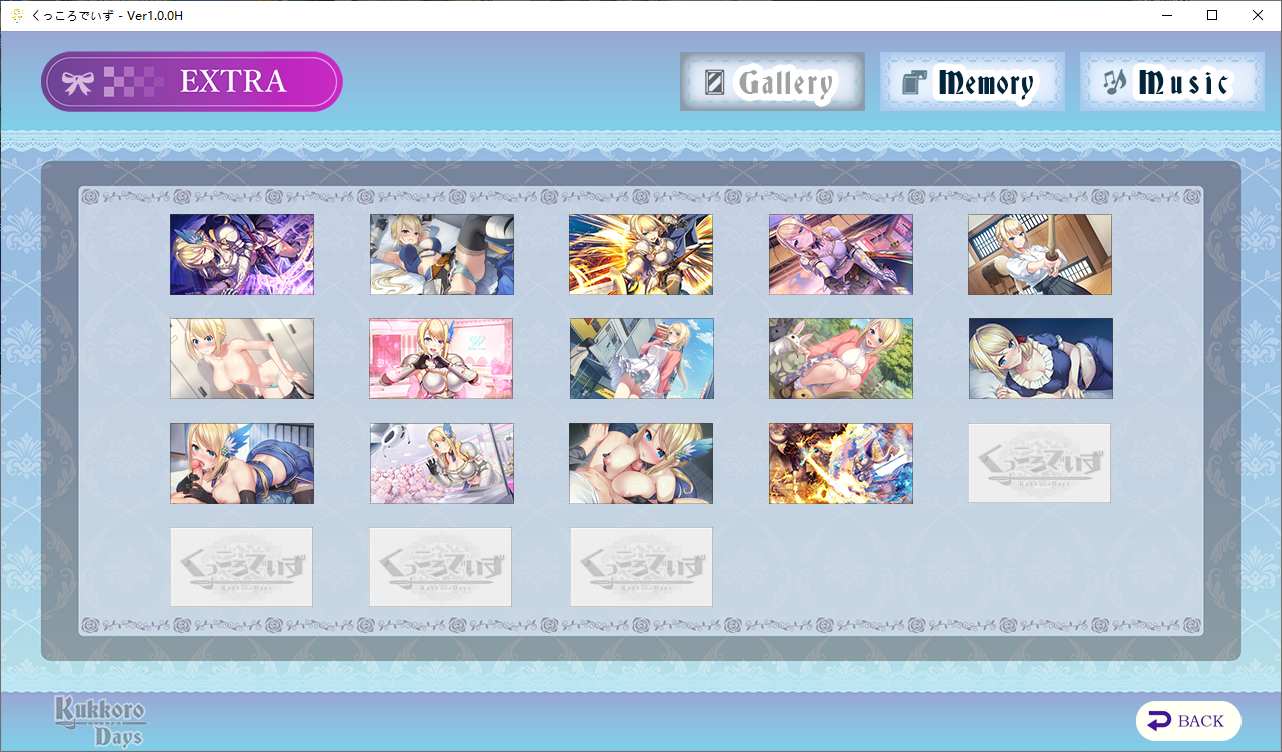This screenshot has width=1282, height=752.
Task: Open the Gallery section
Action: click(x=772, y=80)
